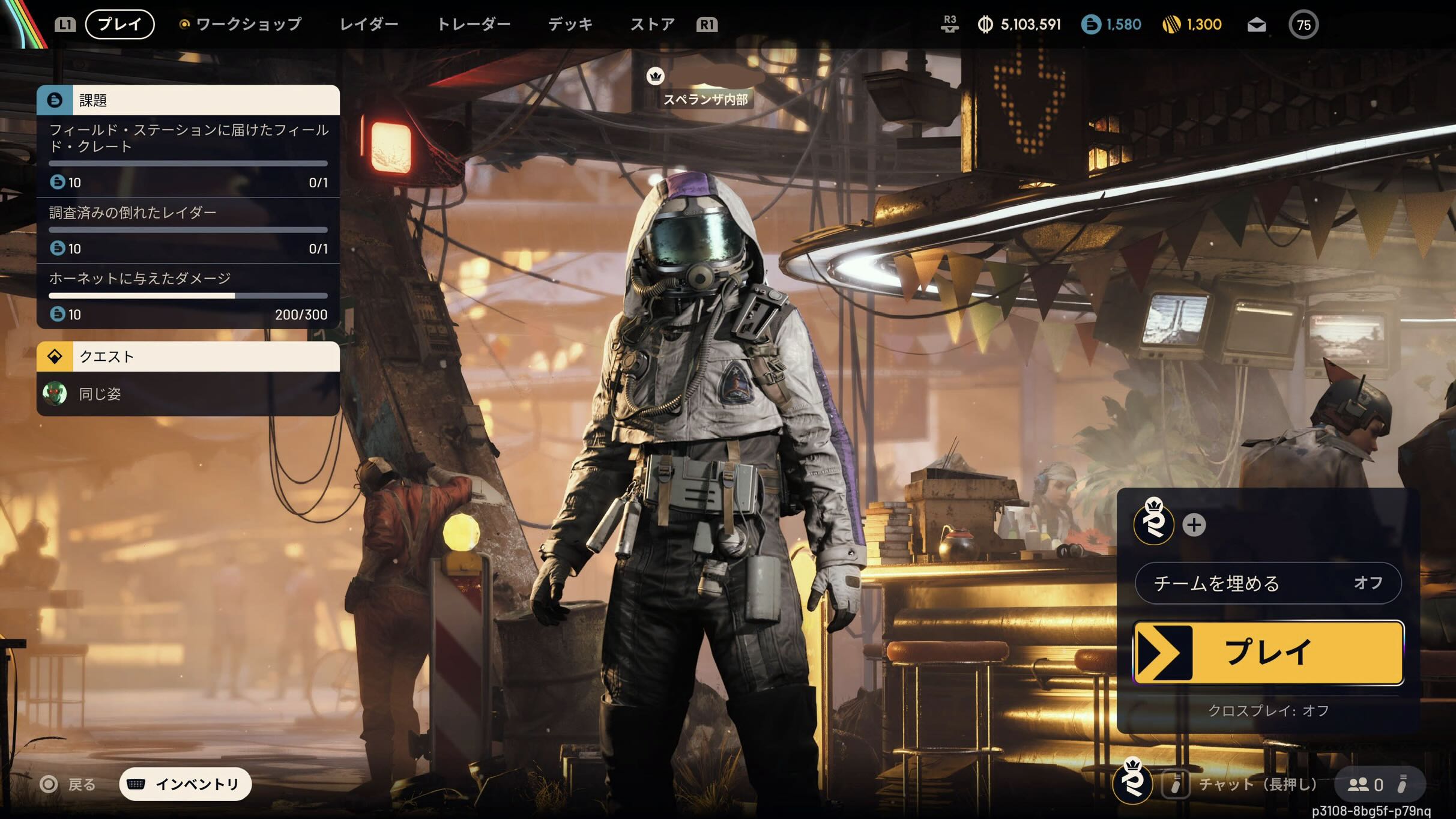Go to the レイダー tab
Image resolution: width=1456 pixels, height=819 pixels.
369,24
